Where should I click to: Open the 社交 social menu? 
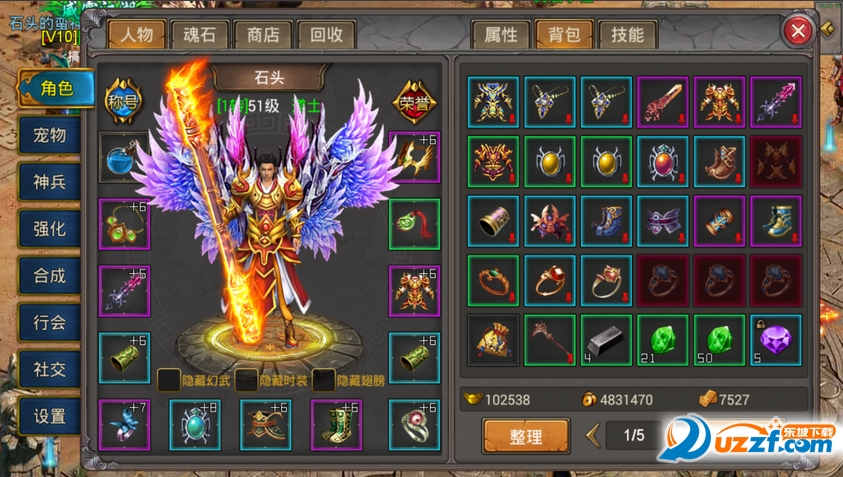(49, 369)
